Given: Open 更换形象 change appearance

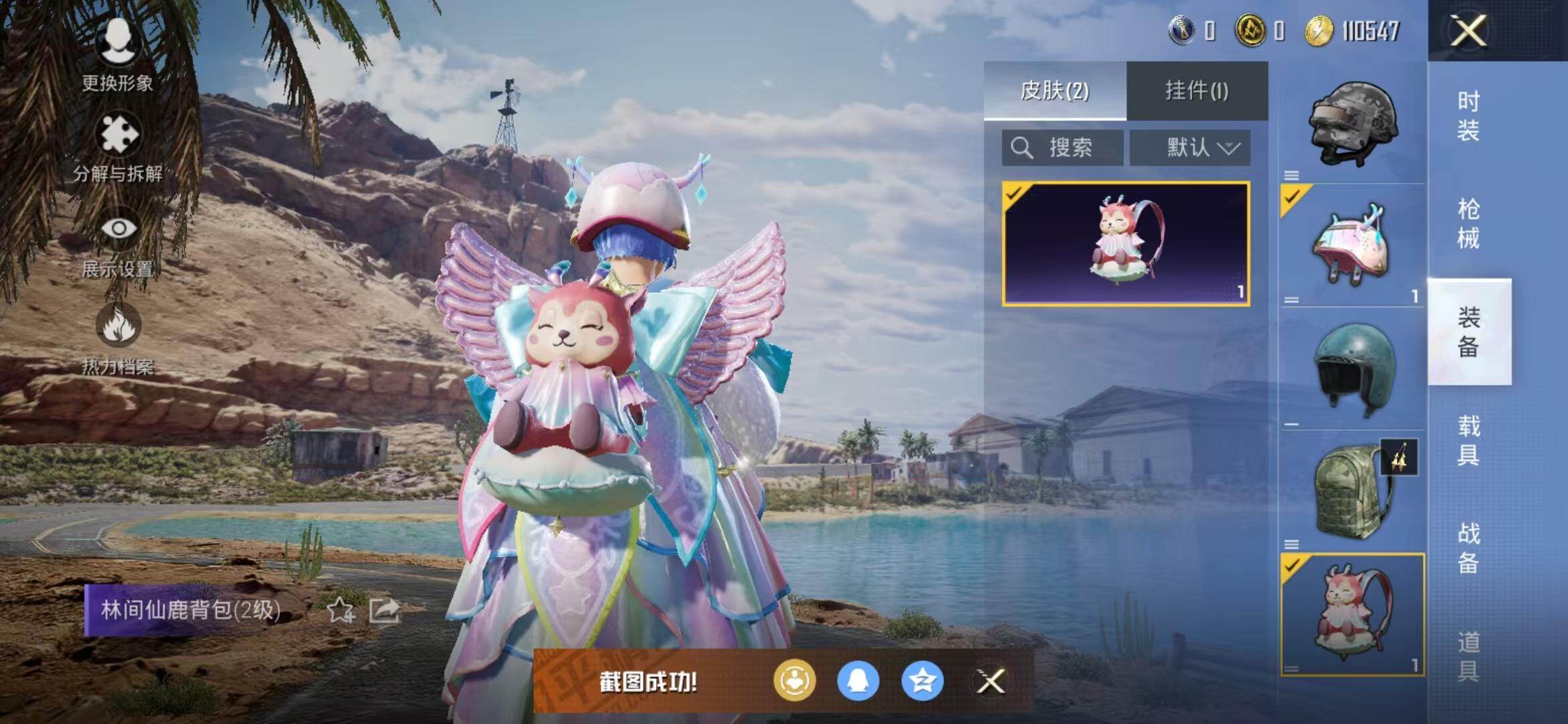Looking at the screenshot, I should [118, 54].
